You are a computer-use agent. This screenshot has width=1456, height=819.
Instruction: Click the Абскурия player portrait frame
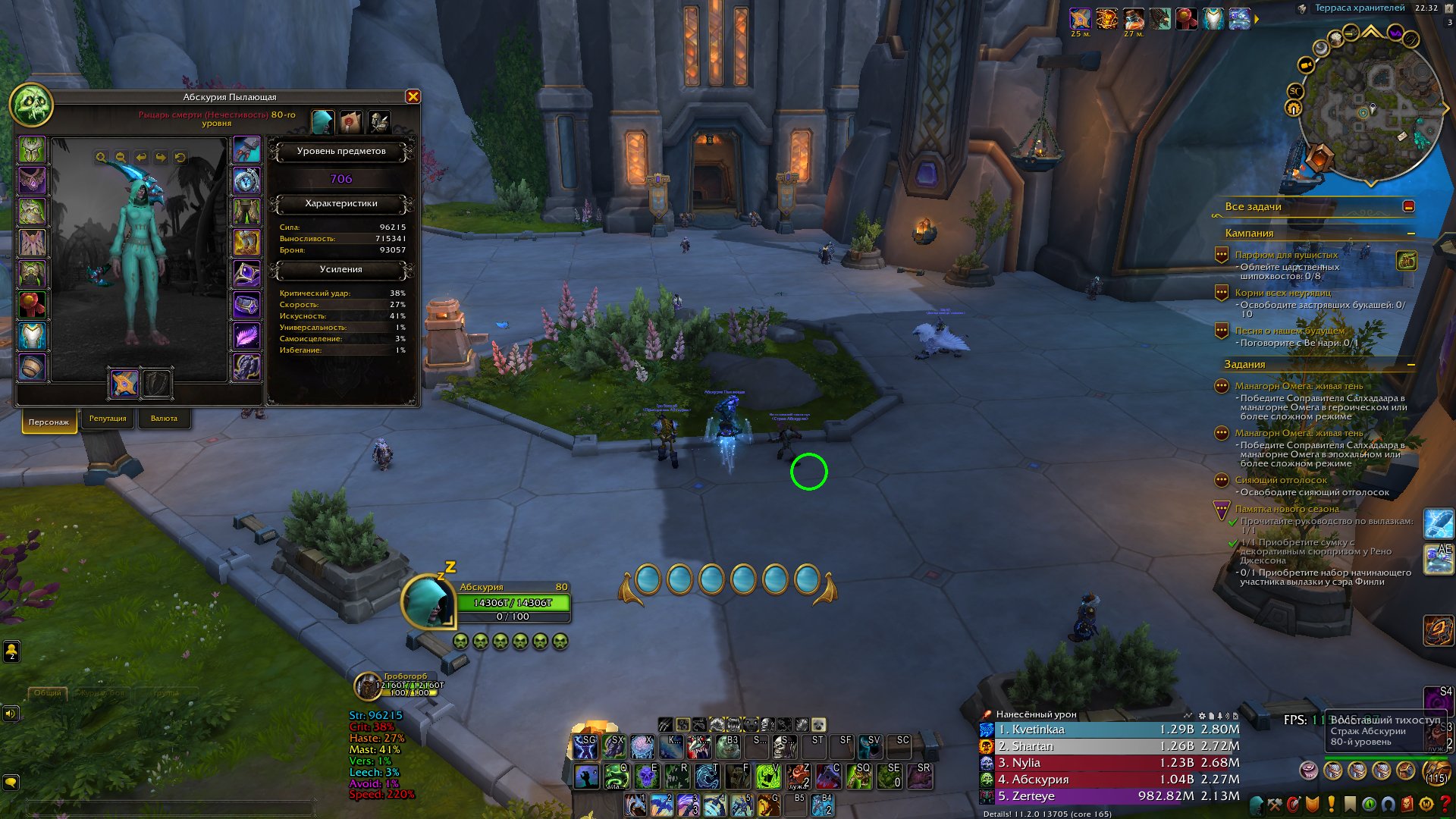pyautogui.click(x=427, y=601)
